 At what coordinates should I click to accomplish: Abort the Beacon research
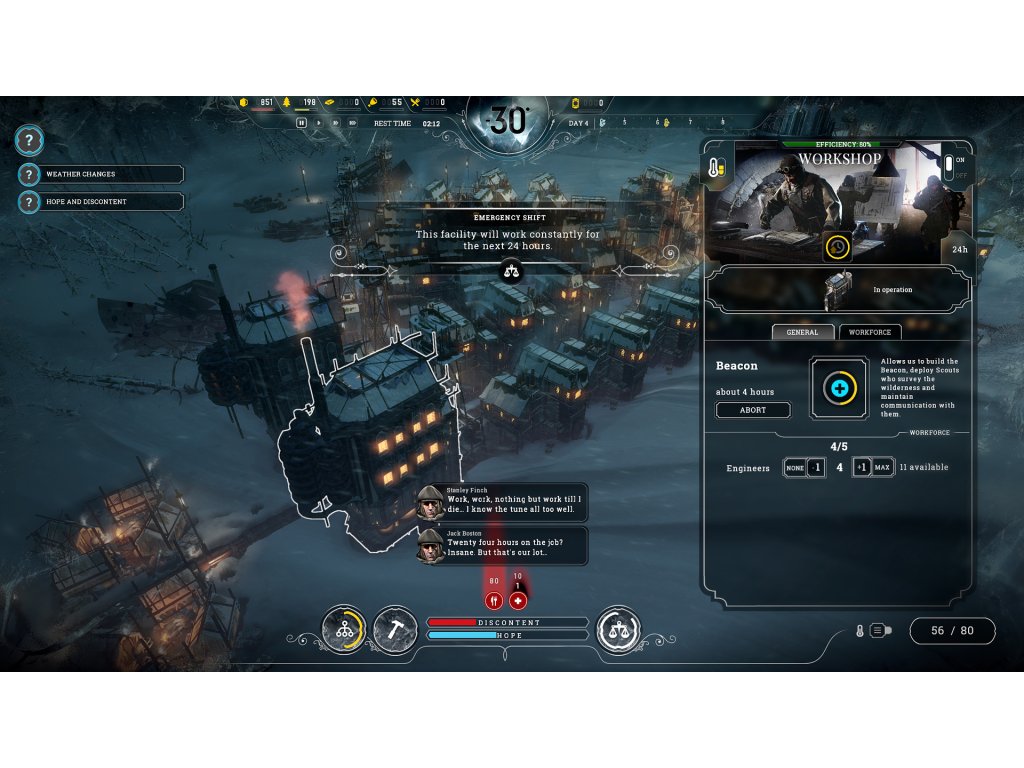click(753, 410)
